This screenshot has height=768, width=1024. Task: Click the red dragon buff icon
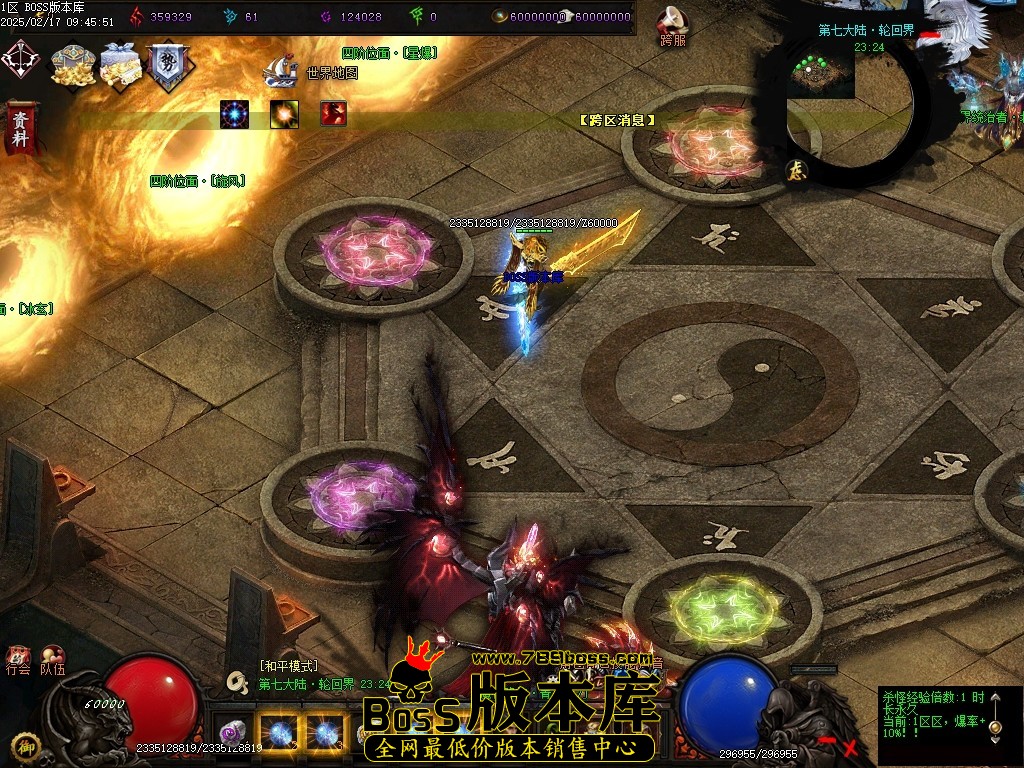[334, 114]
